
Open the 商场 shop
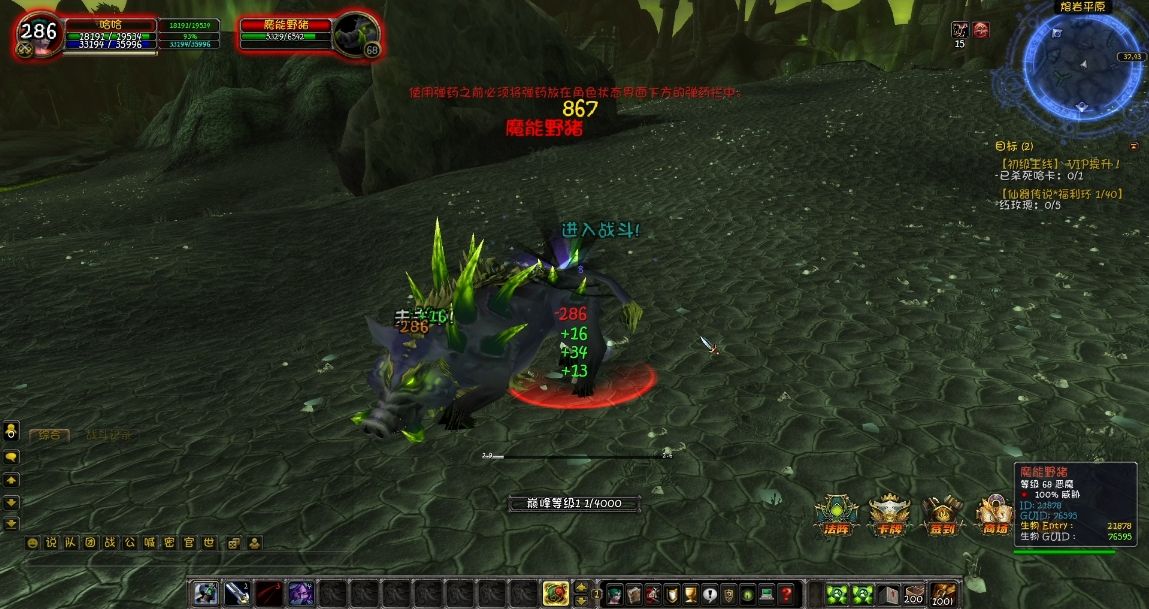tap(993, 514)
